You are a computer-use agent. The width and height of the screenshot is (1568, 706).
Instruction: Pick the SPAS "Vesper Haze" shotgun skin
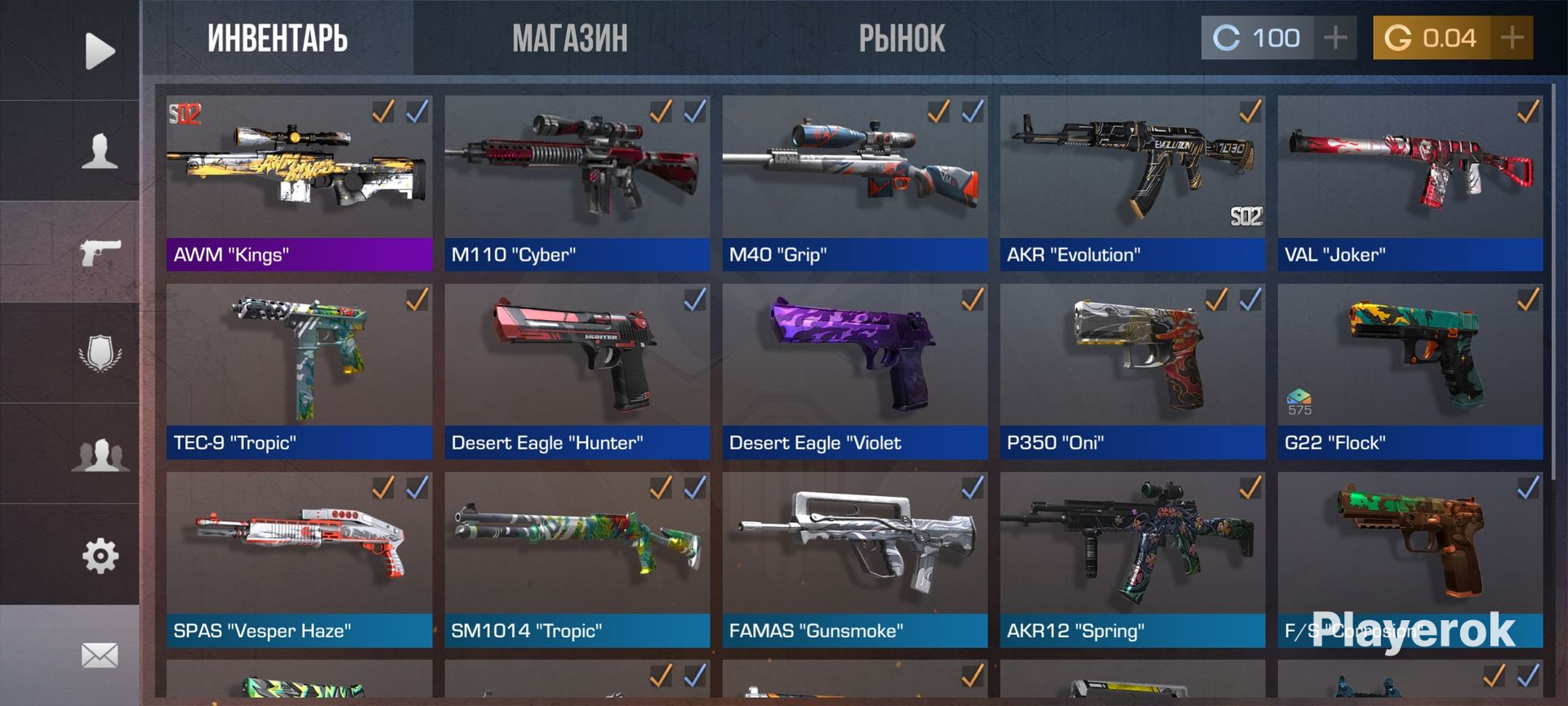click(299, 560)
